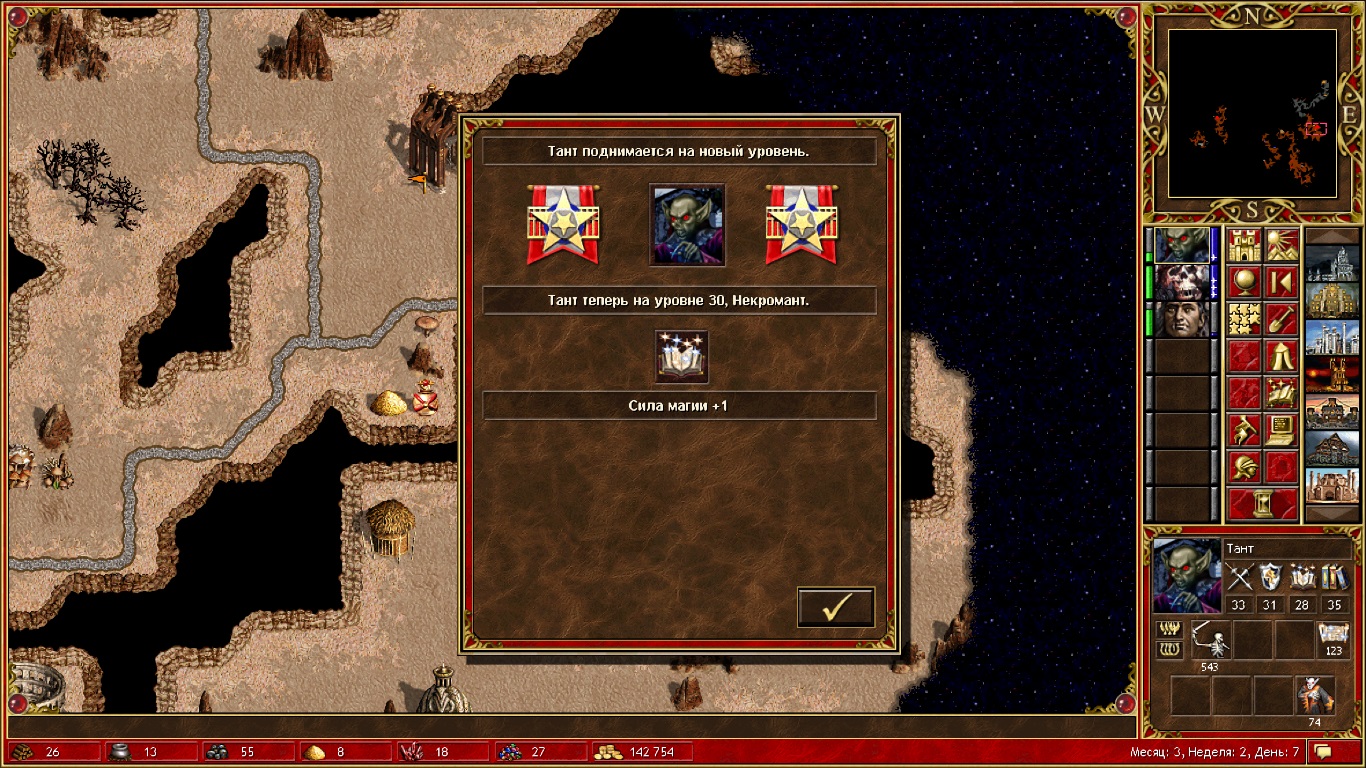End the turn with the hourglass button
The width and height of the screenshot is (1366, 768).
(1262, 504)
